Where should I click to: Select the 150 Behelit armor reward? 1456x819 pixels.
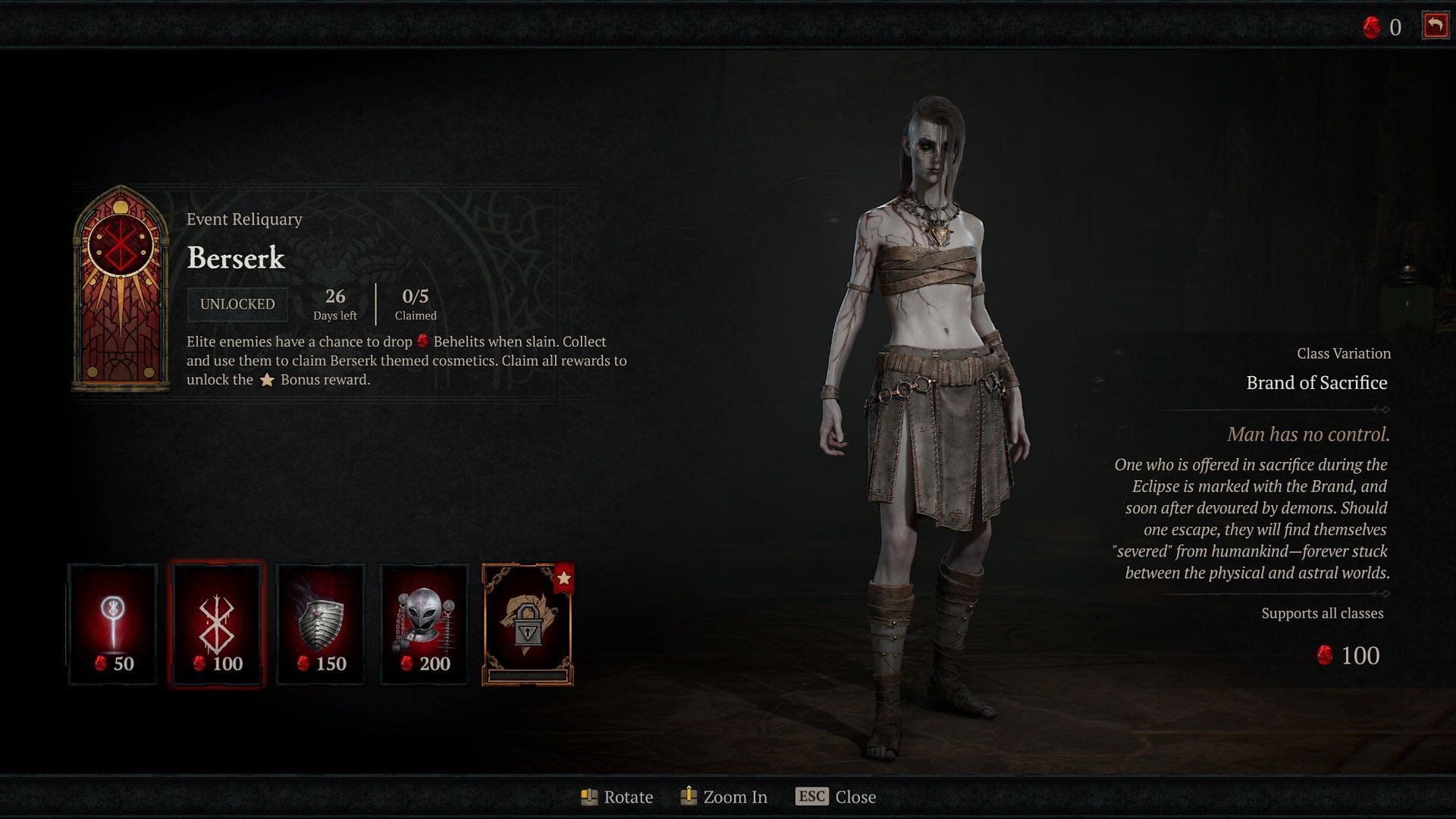[x=320, y=624]
